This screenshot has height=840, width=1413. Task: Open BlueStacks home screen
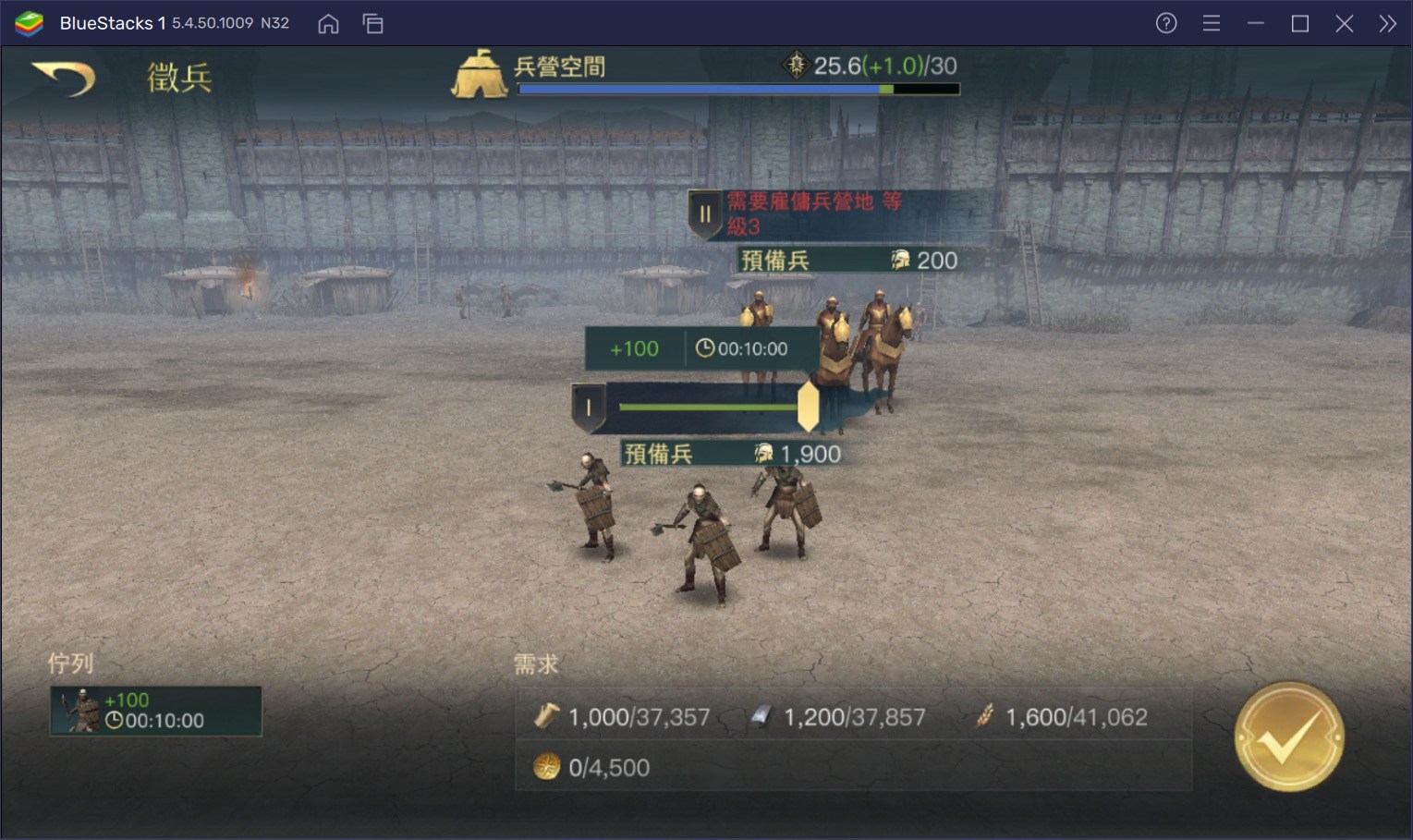coord(328,23)
